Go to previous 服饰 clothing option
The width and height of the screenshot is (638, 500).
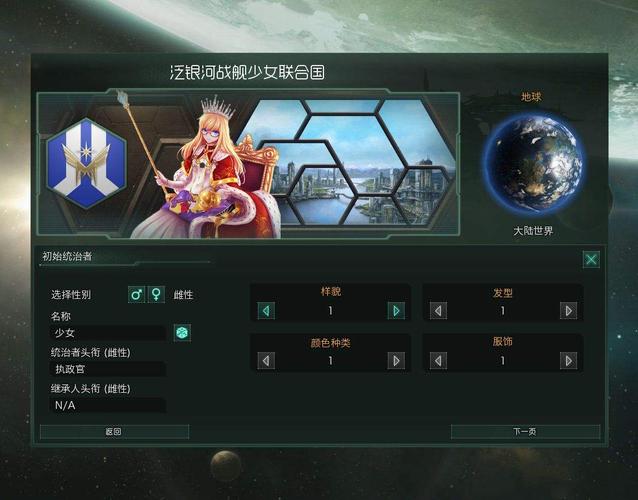pos(439,360)
